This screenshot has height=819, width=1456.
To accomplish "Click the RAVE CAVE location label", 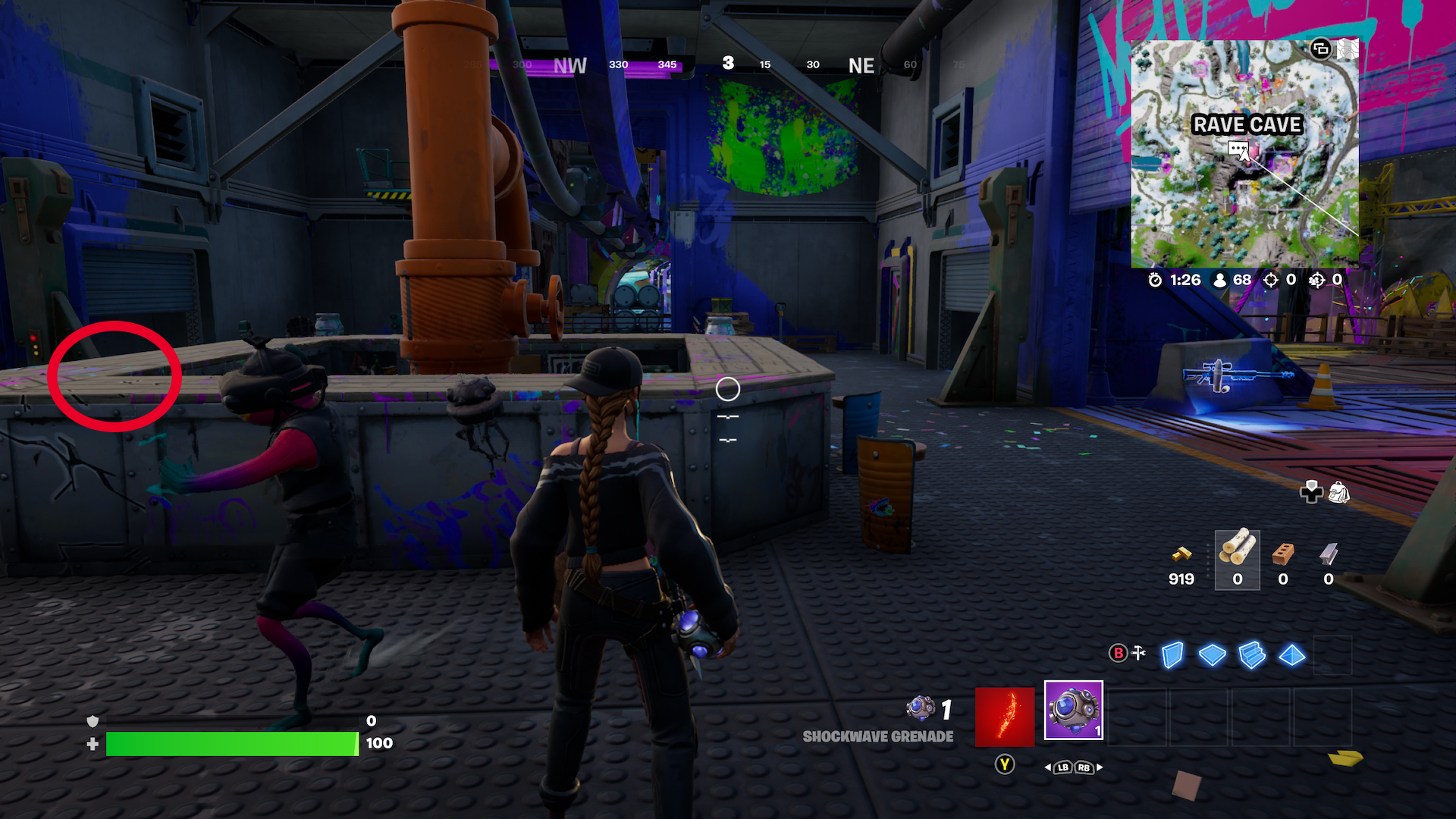I will point(1248,125).
